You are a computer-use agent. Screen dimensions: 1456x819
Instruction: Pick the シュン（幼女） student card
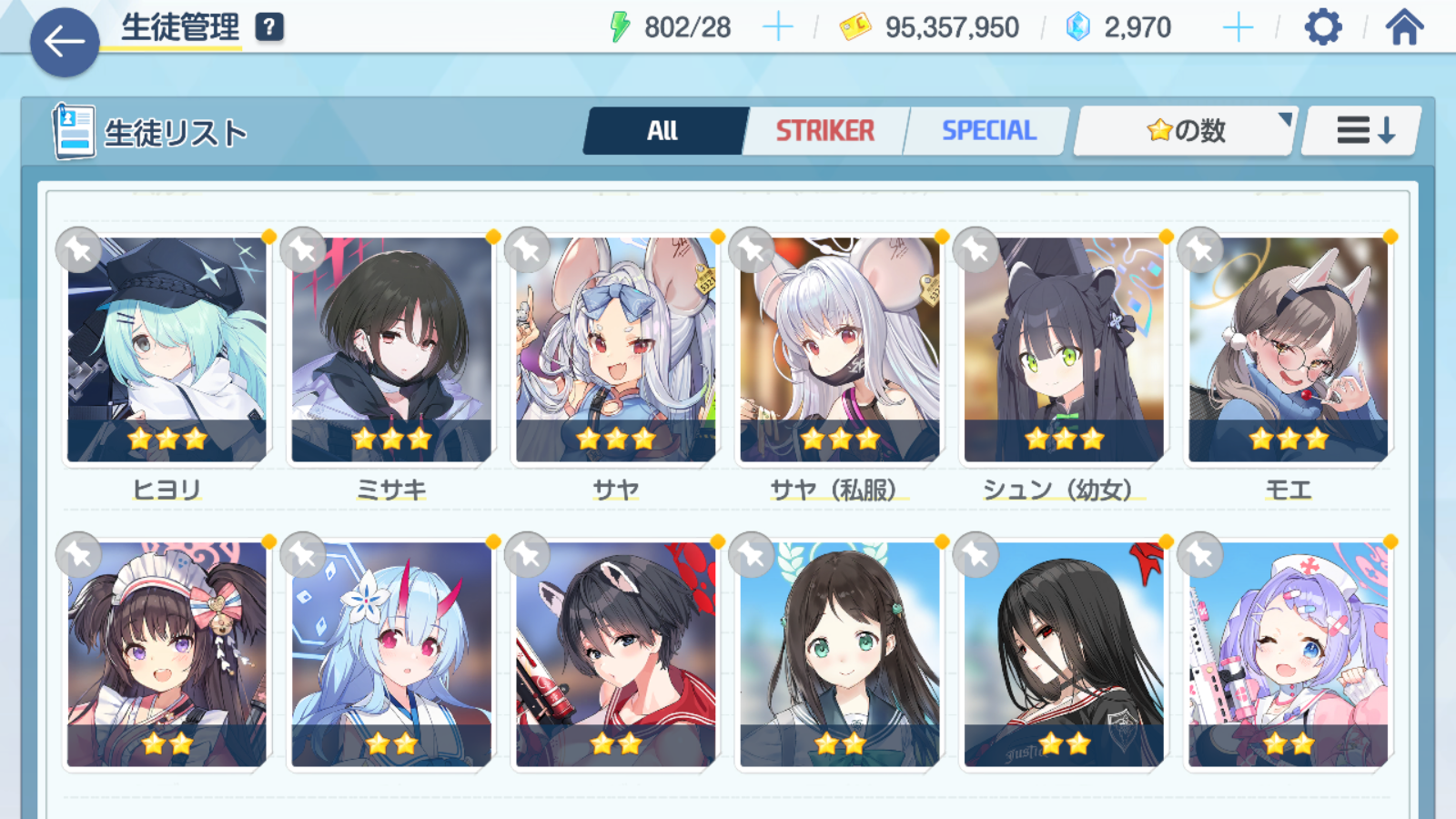coord(1064,350)
